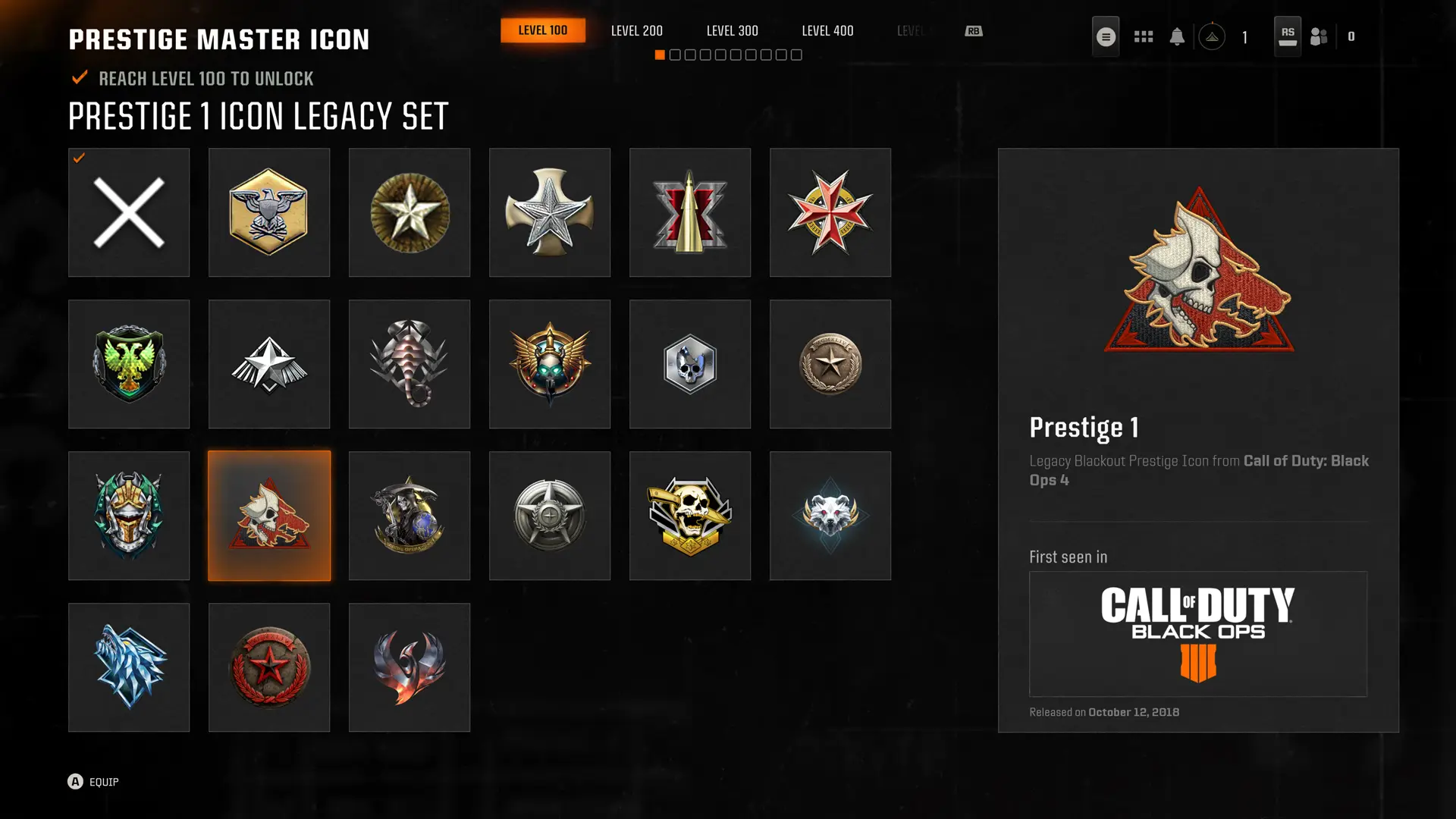
Task: Open the apps grid icon
Action: pos(1143,35)
